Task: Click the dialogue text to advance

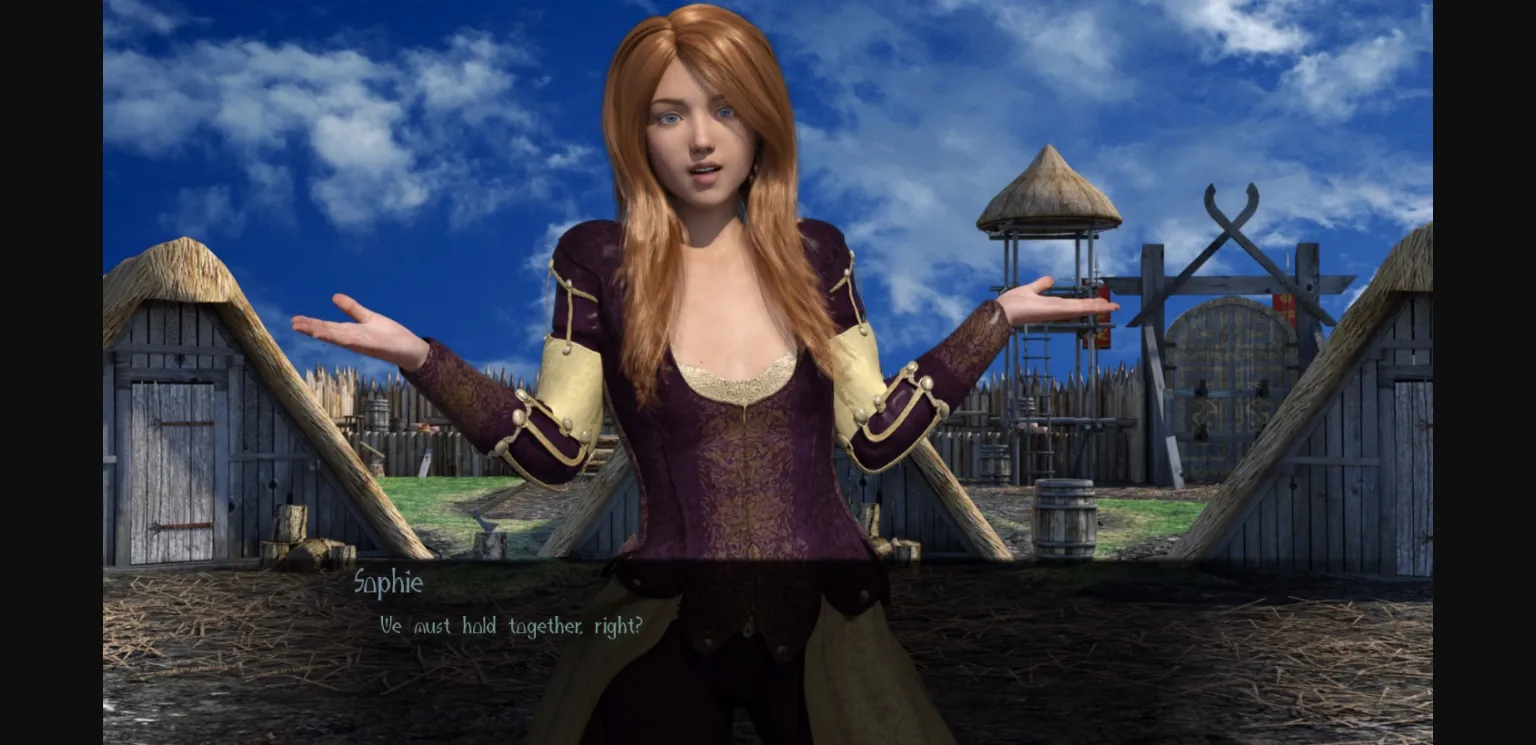Action: (508, 626)
